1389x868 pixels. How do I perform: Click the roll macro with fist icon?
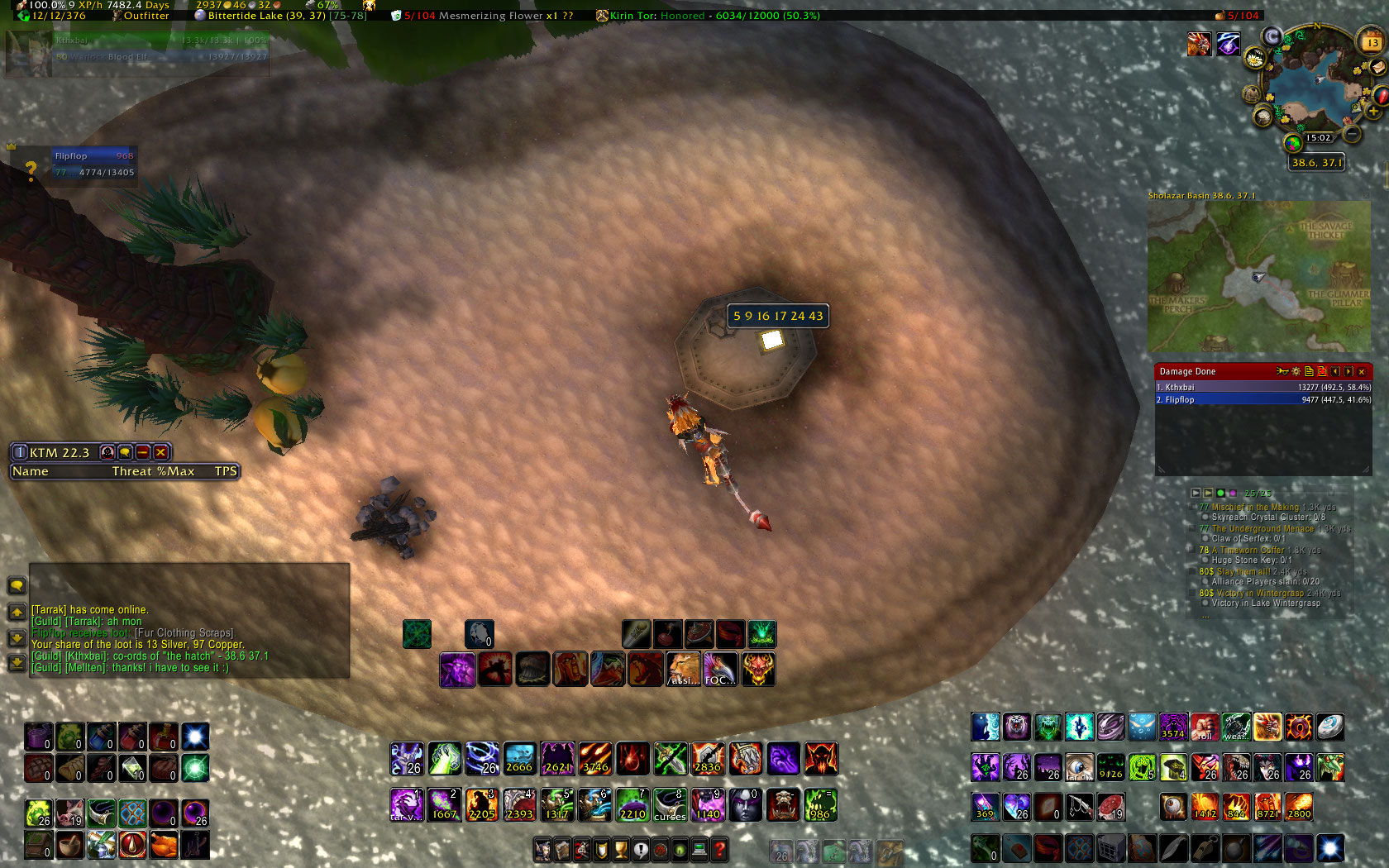[1204, 727]
